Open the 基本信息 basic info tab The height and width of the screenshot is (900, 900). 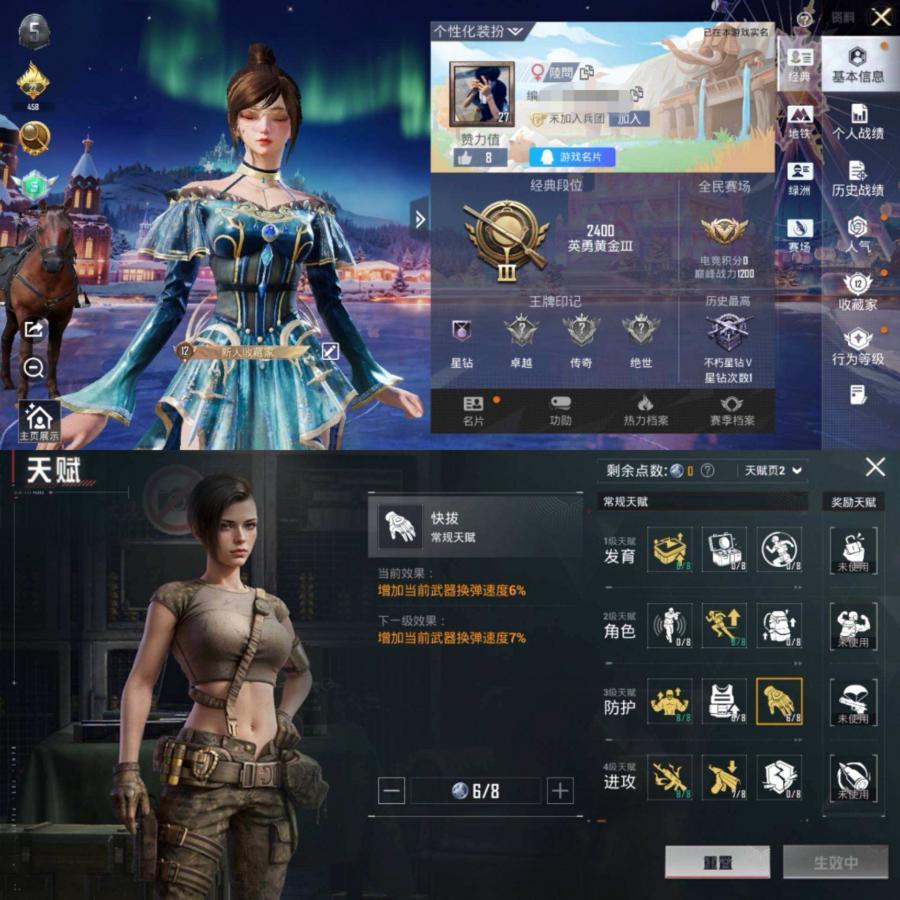tap(857, 64)
